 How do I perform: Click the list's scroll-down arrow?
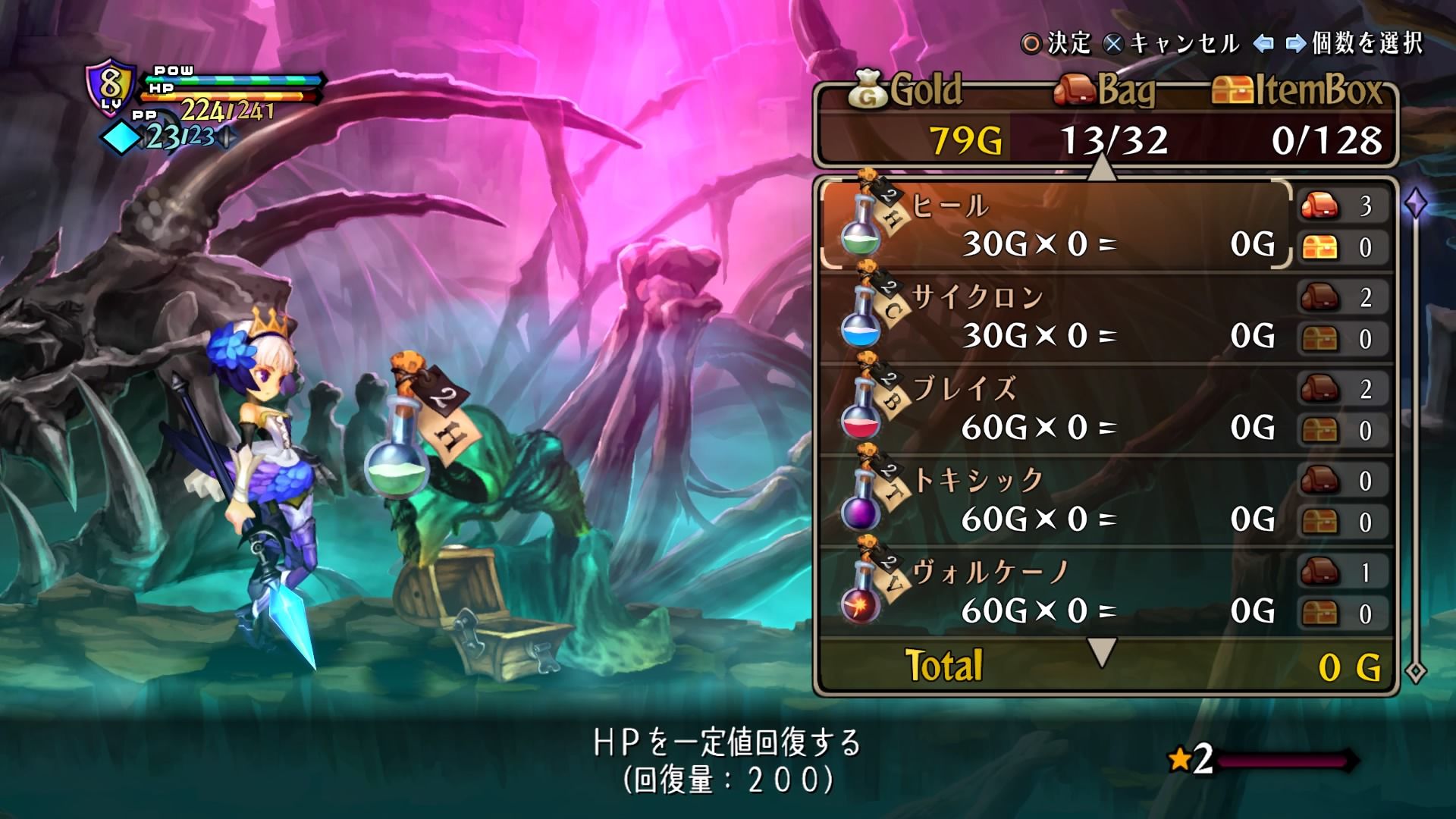click(1102, 651)
